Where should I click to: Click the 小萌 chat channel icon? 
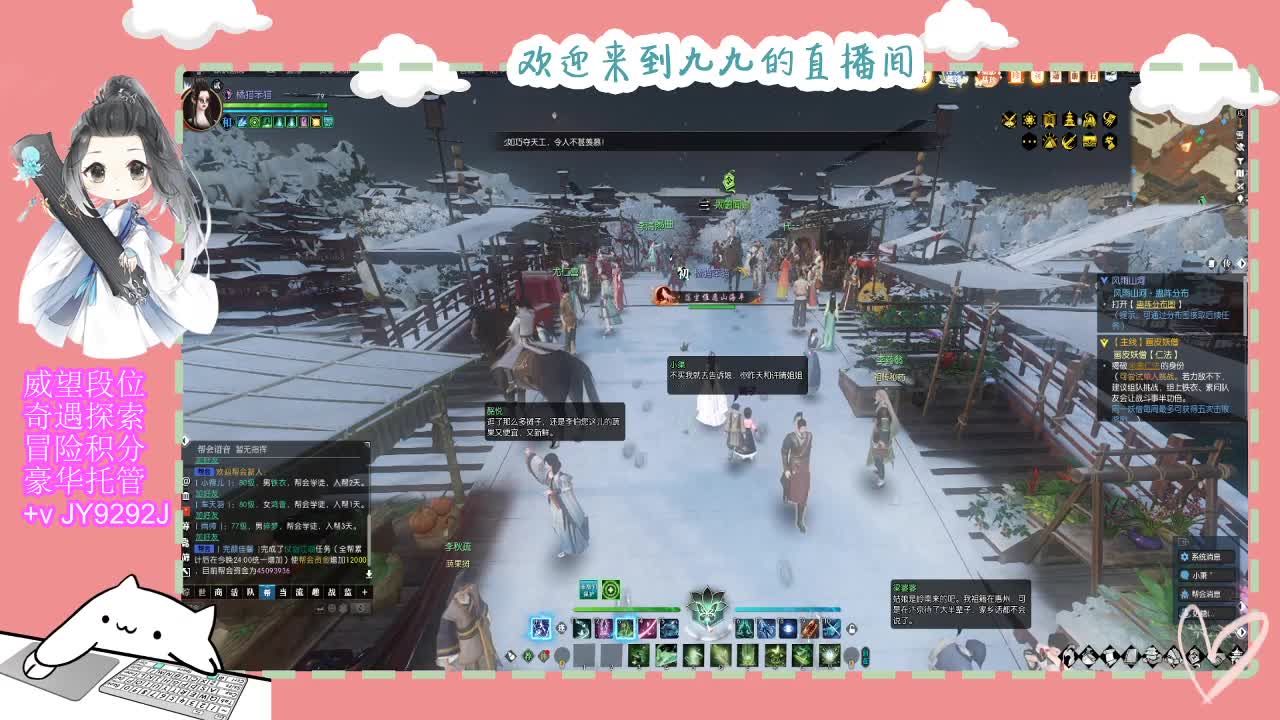click(1185, 575)
